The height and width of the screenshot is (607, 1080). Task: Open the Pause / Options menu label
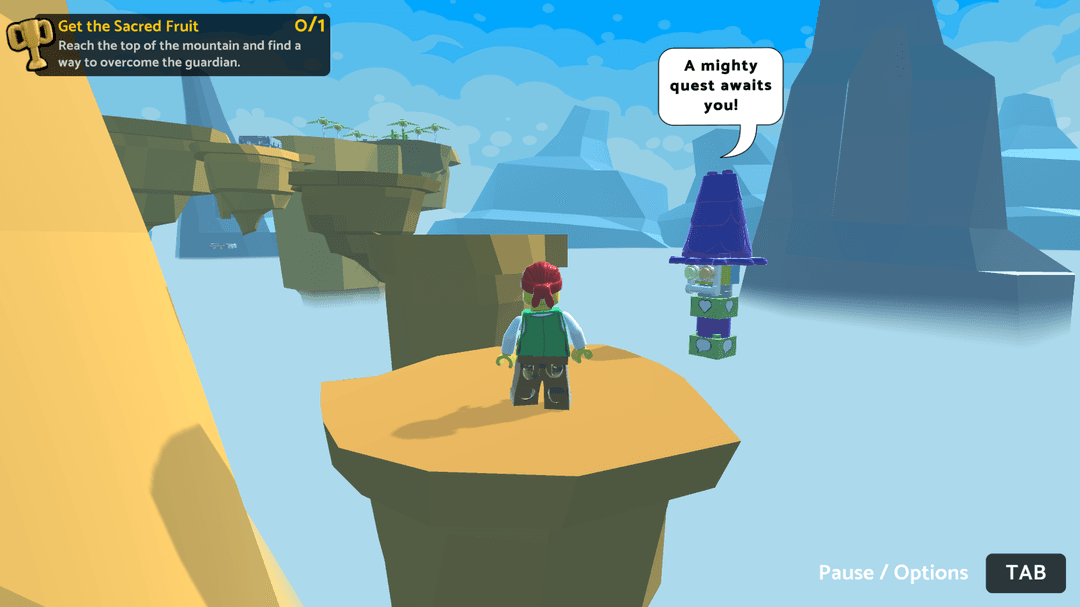(893, 573)
